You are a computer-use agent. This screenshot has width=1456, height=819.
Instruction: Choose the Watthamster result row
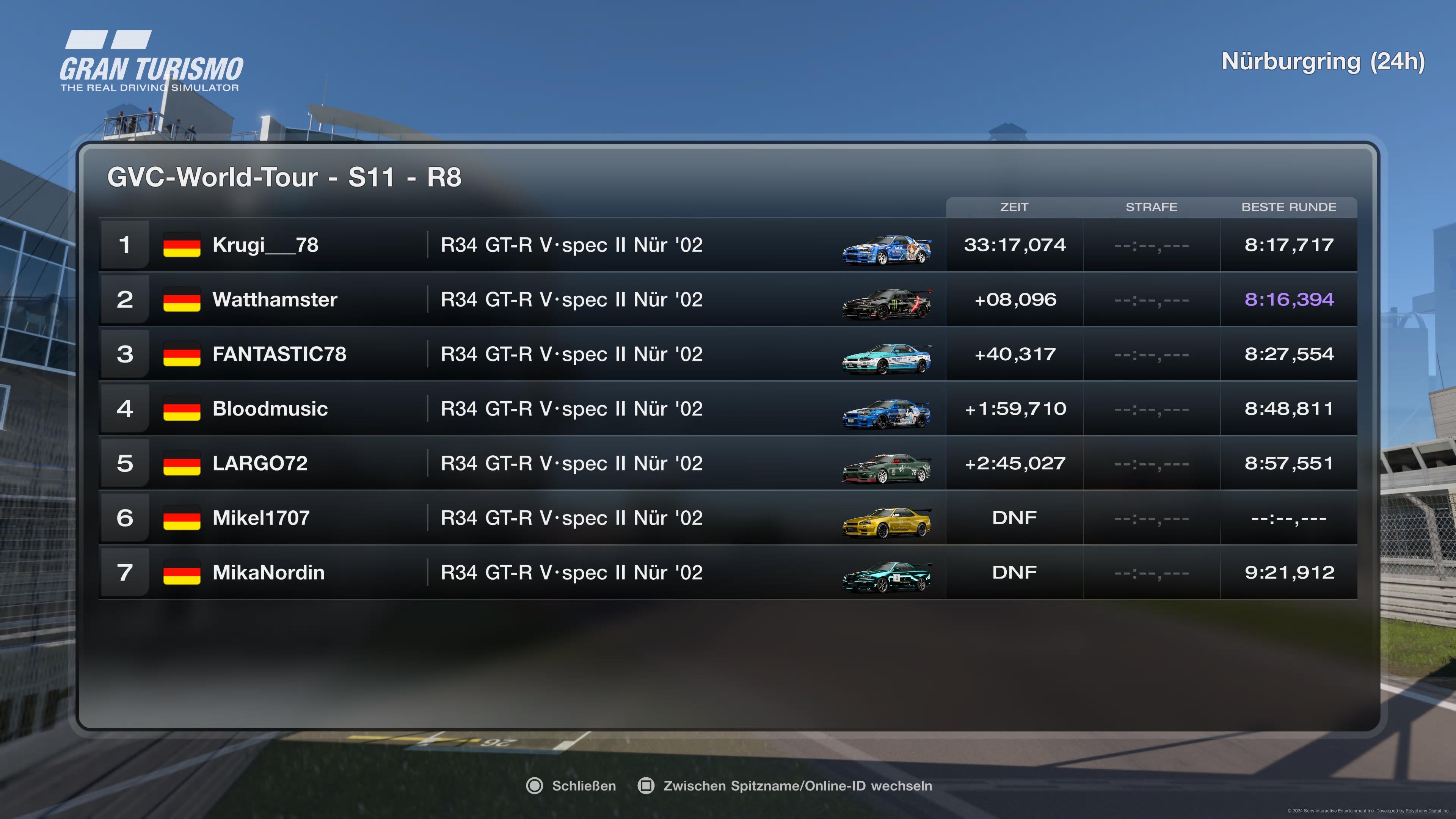click(x=728, y=300)
